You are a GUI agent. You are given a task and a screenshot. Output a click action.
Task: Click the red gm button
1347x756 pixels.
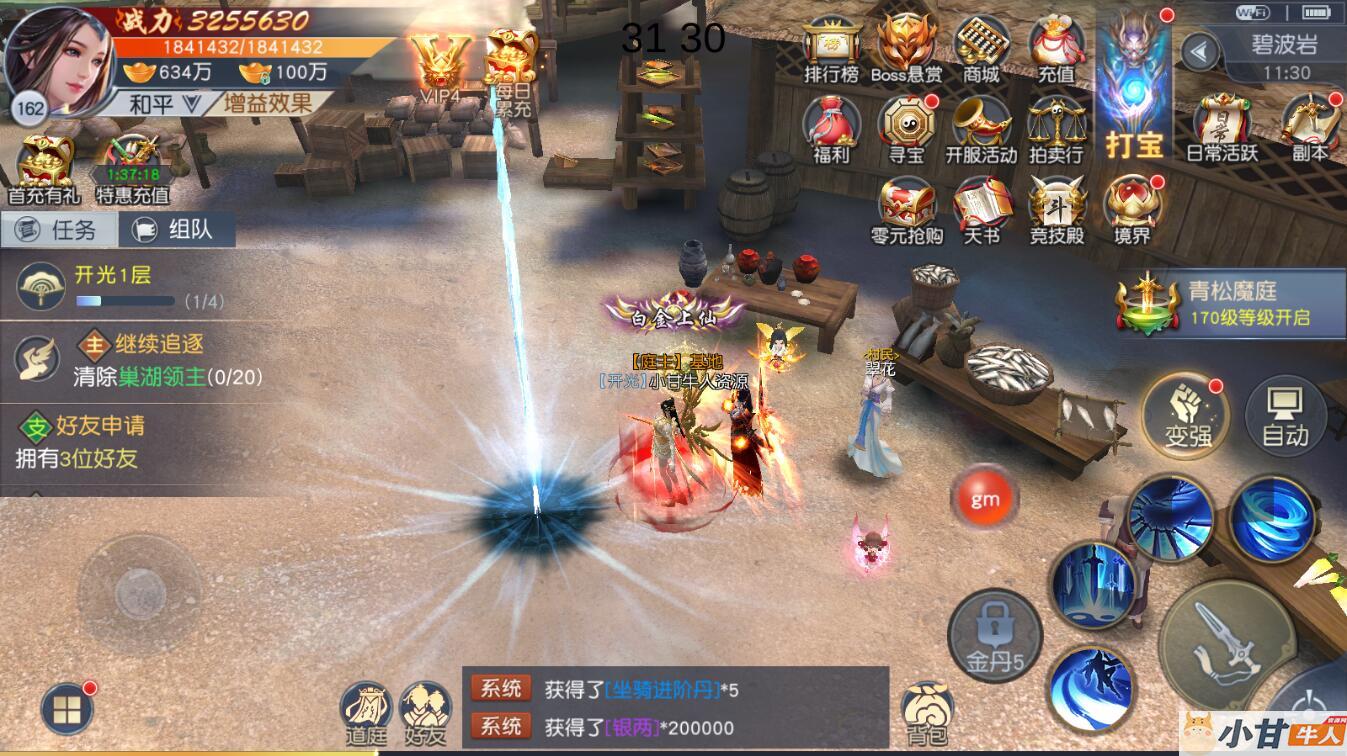point(985,498)
